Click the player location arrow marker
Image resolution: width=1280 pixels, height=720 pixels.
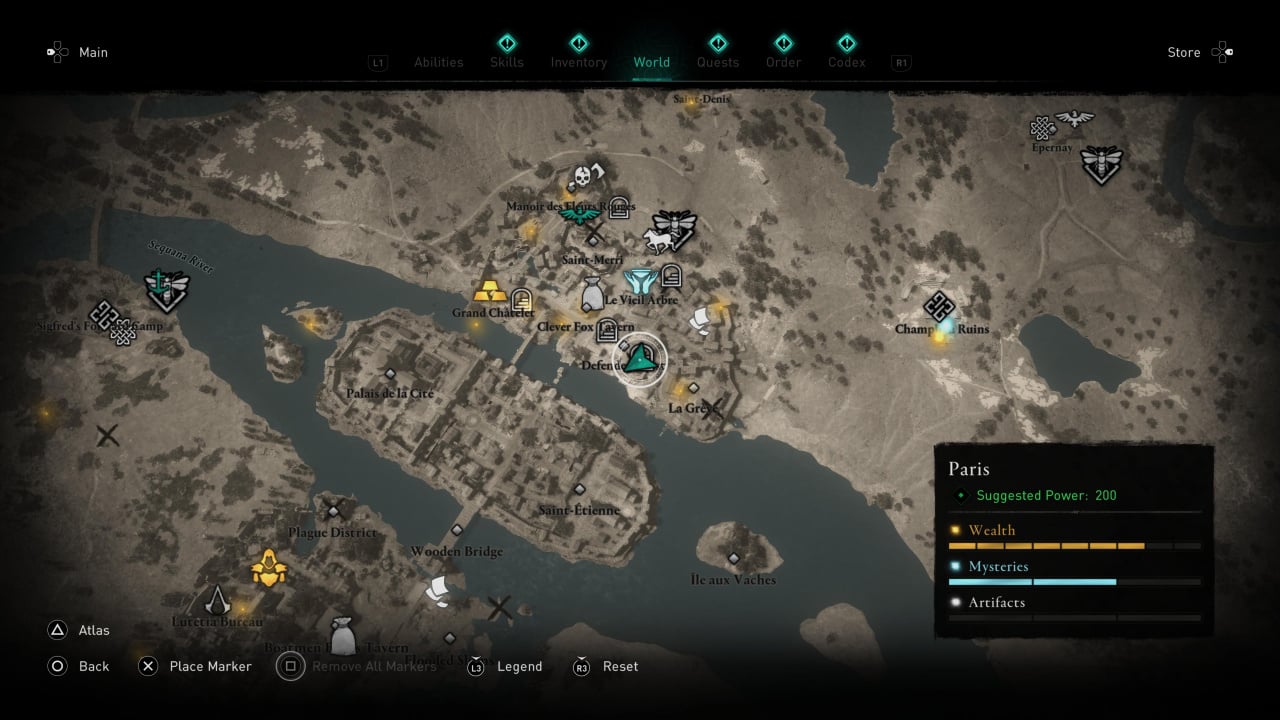point(639,358)
